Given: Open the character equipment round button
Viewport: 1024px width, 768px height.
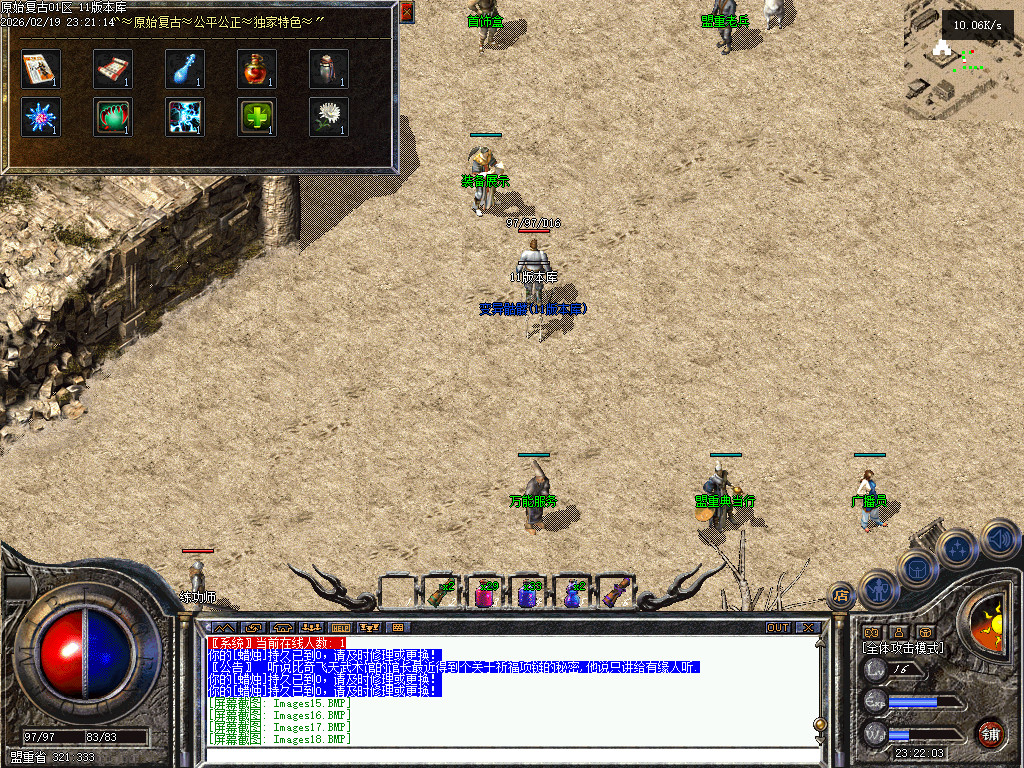Looking at the screenshot, I should 879,590.
